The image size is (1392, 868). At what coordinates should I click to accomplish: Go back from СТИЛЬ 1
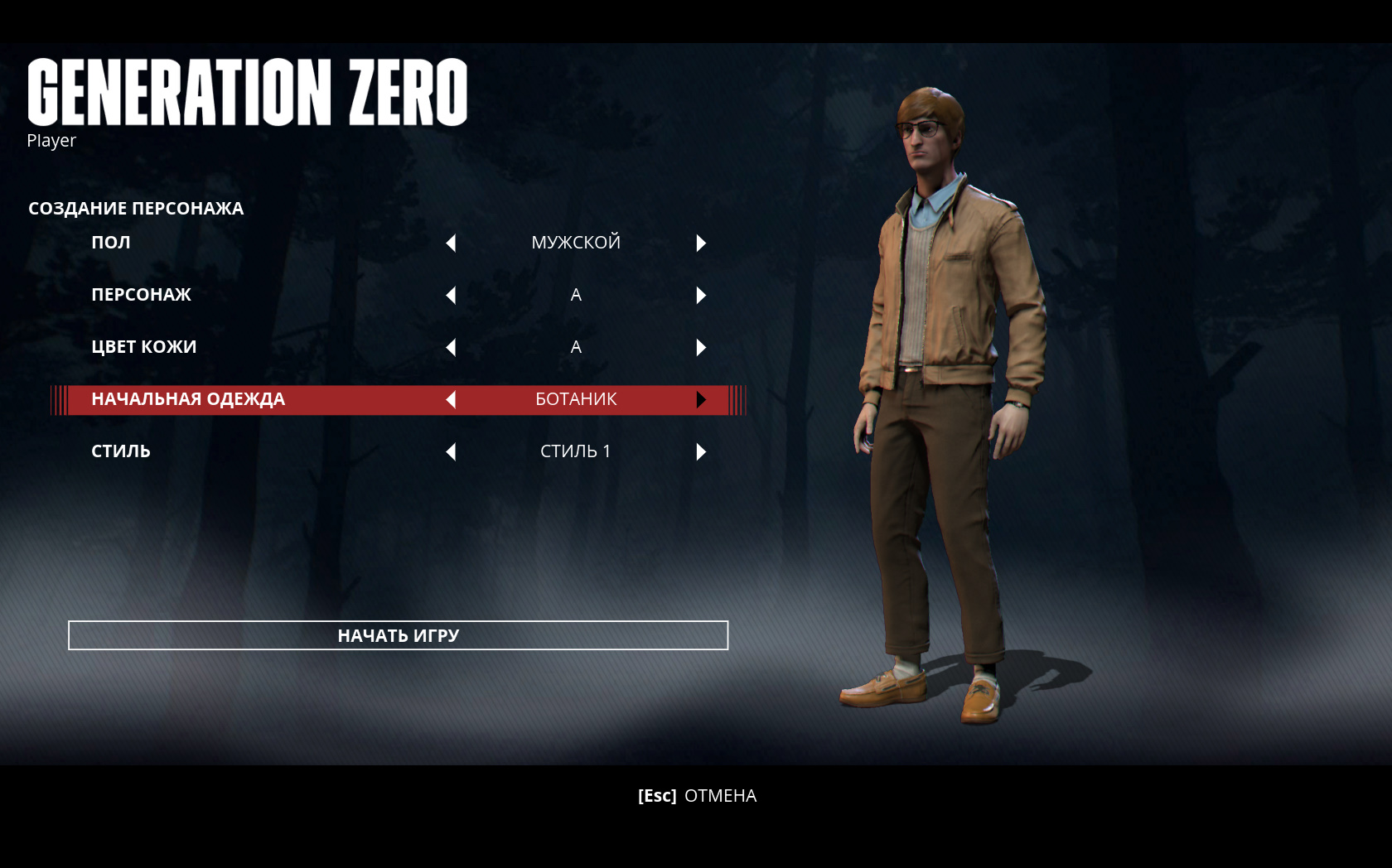coord(451,451)
